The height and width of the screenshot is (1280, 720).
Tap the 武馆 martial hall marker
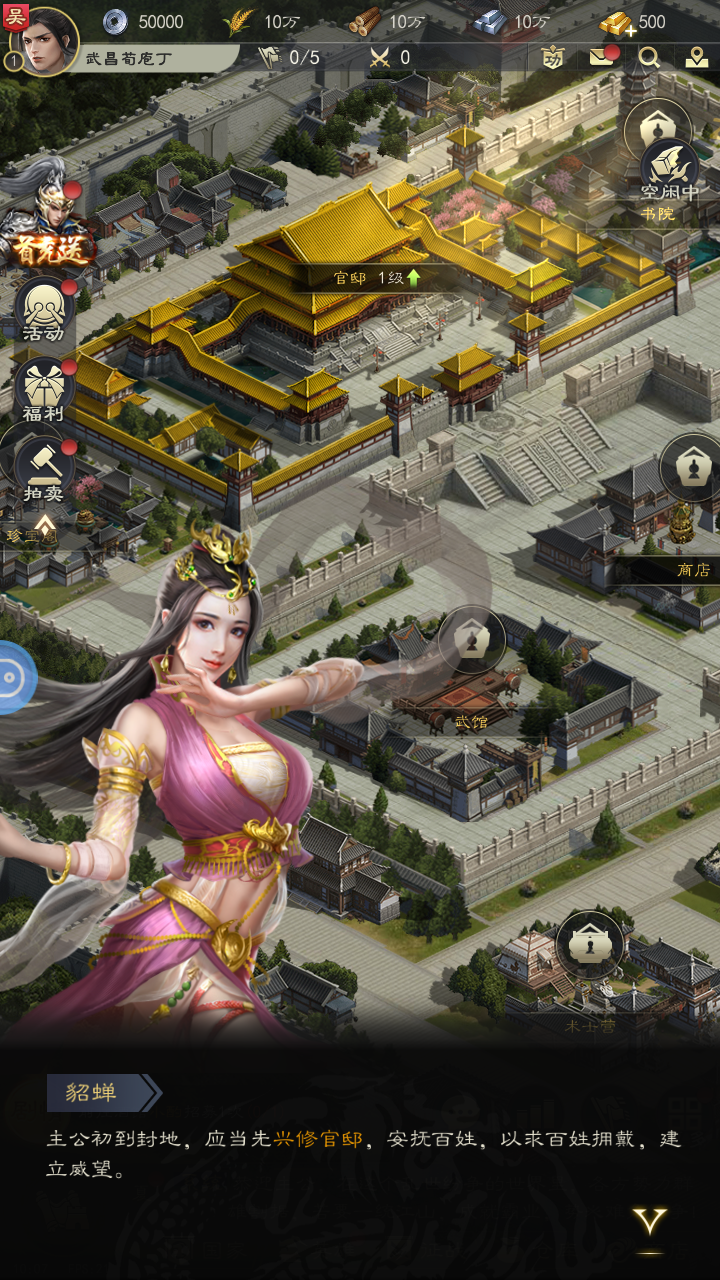(x=472, y=640)
